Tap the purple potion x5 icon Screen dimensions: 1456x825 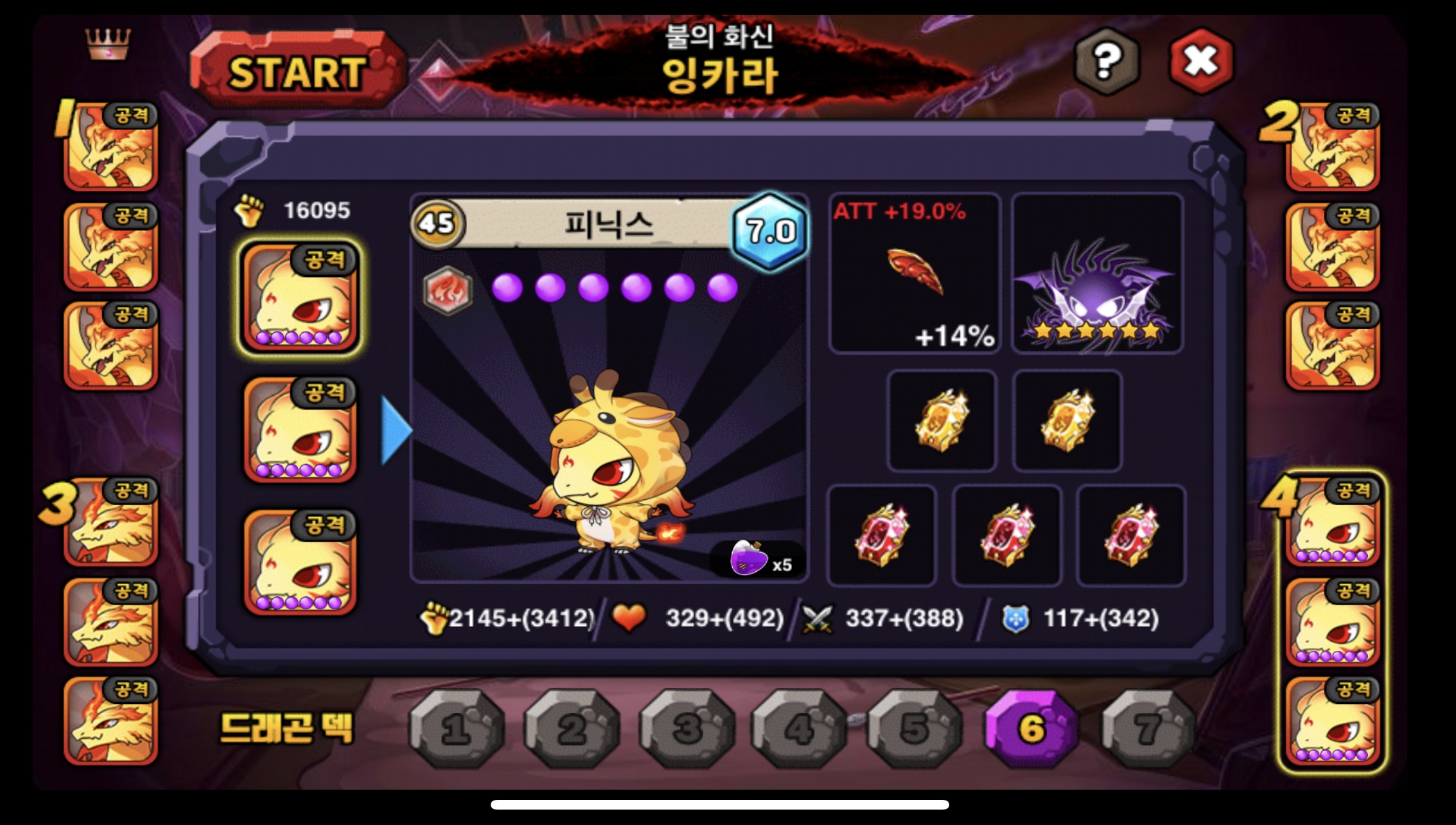pos(750,558)
